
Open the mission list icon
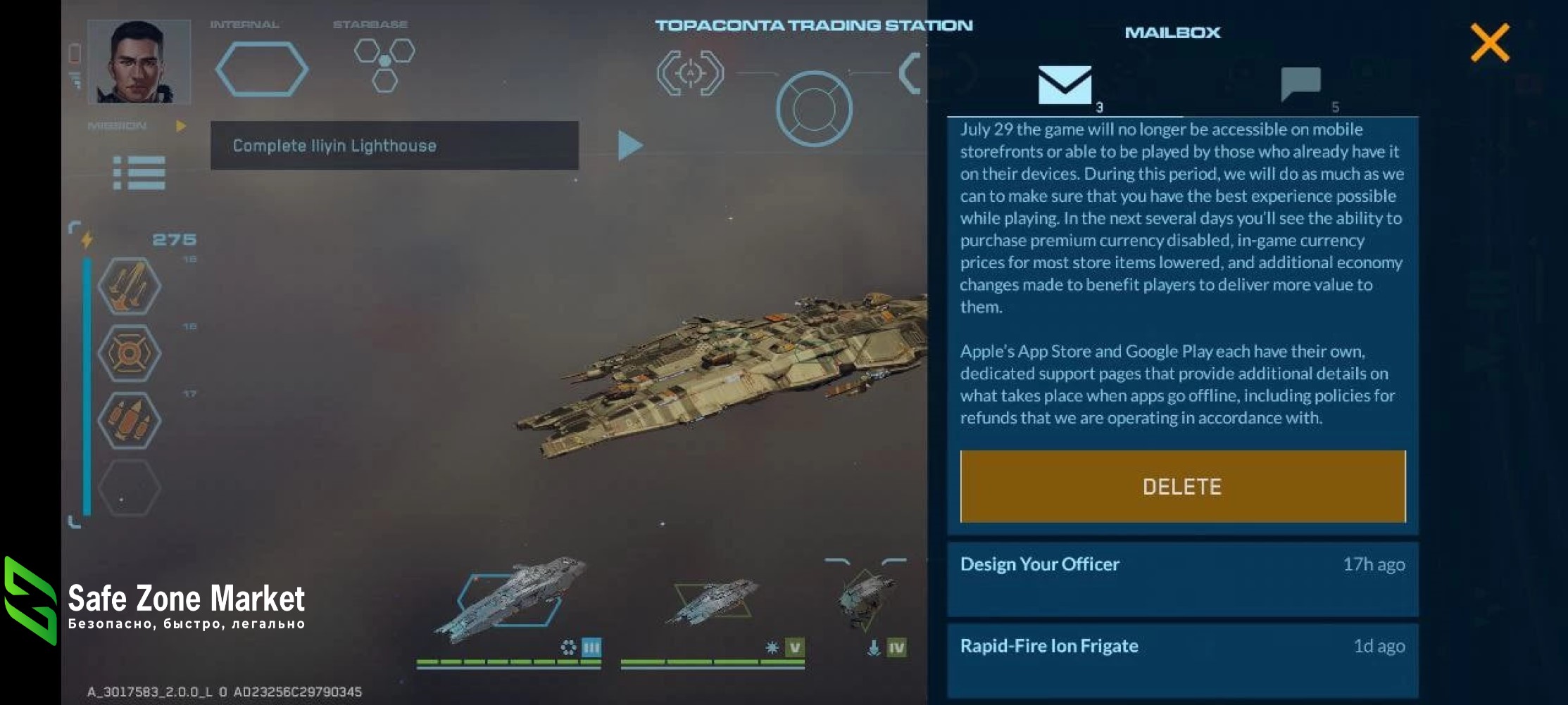pyautogui.click(x=139, y=172)
